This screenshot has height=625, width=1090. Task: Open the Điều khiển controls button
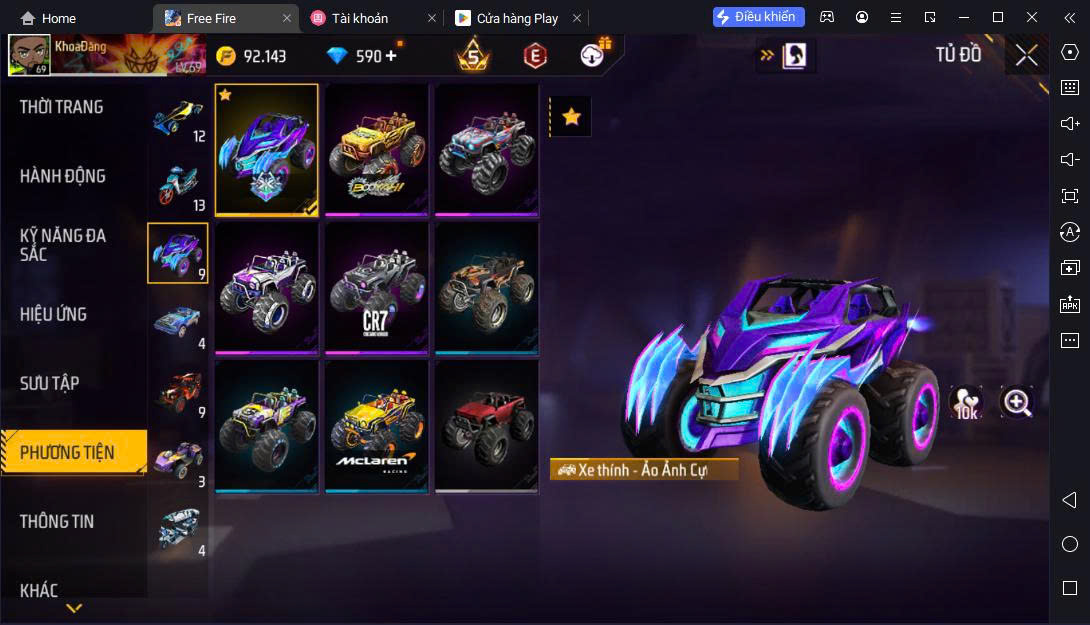click(x=758, y=17)
